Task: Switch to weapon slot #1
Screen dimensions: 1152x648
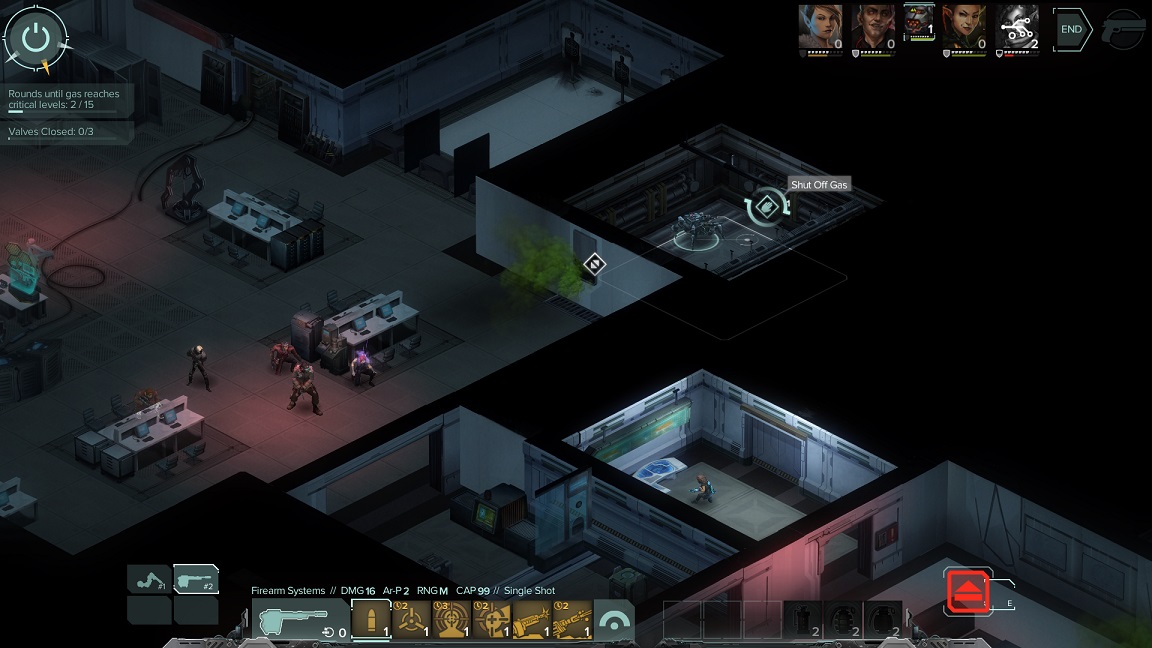Action: (x=149, y=579)
